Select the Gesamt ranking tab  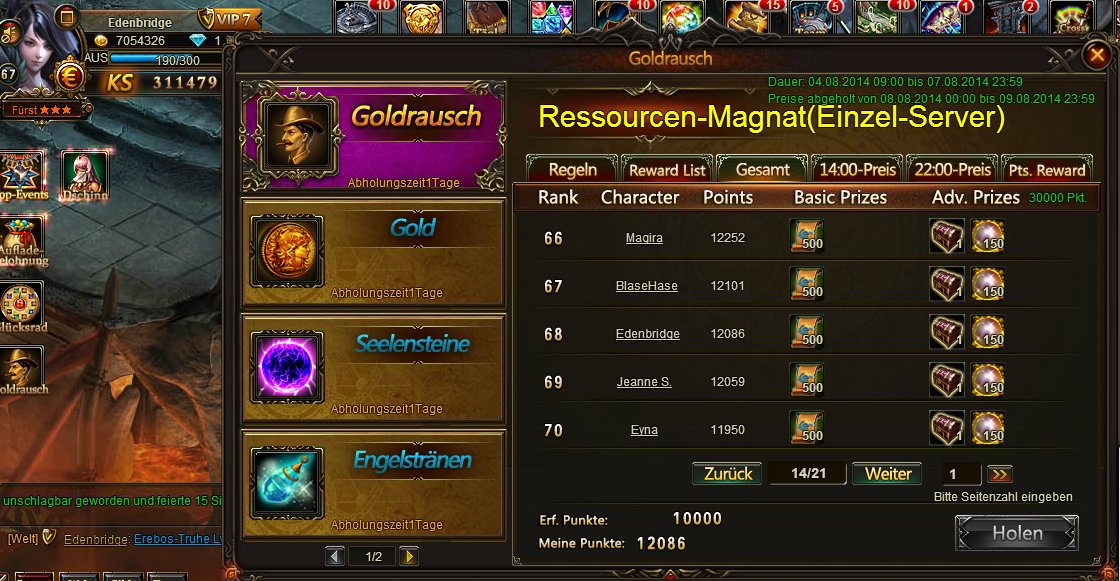click(x=762, y=169)
